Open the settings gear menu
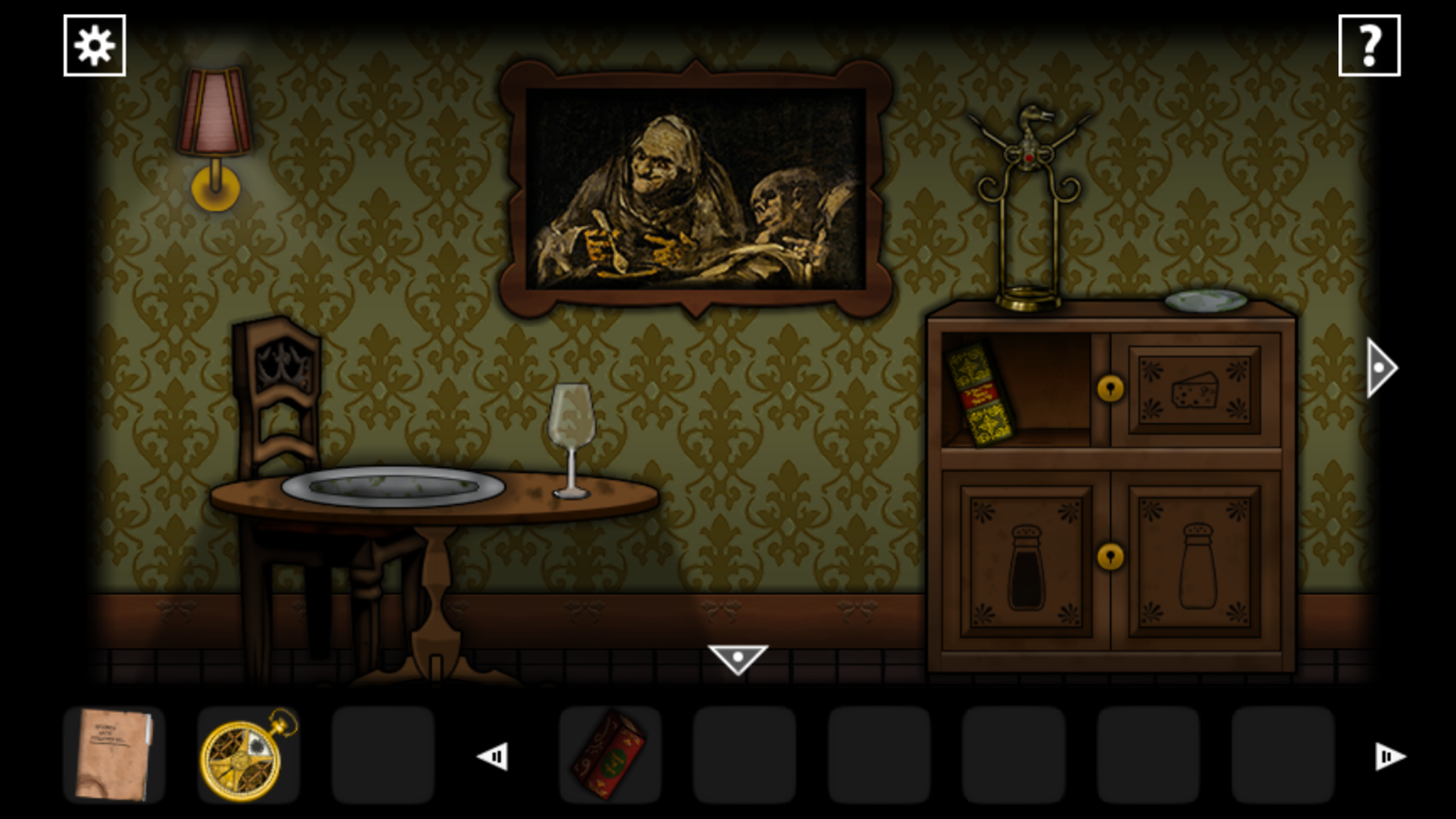Image resolution: width=1456 pixels, height=819 pixels. coord(94,44)
